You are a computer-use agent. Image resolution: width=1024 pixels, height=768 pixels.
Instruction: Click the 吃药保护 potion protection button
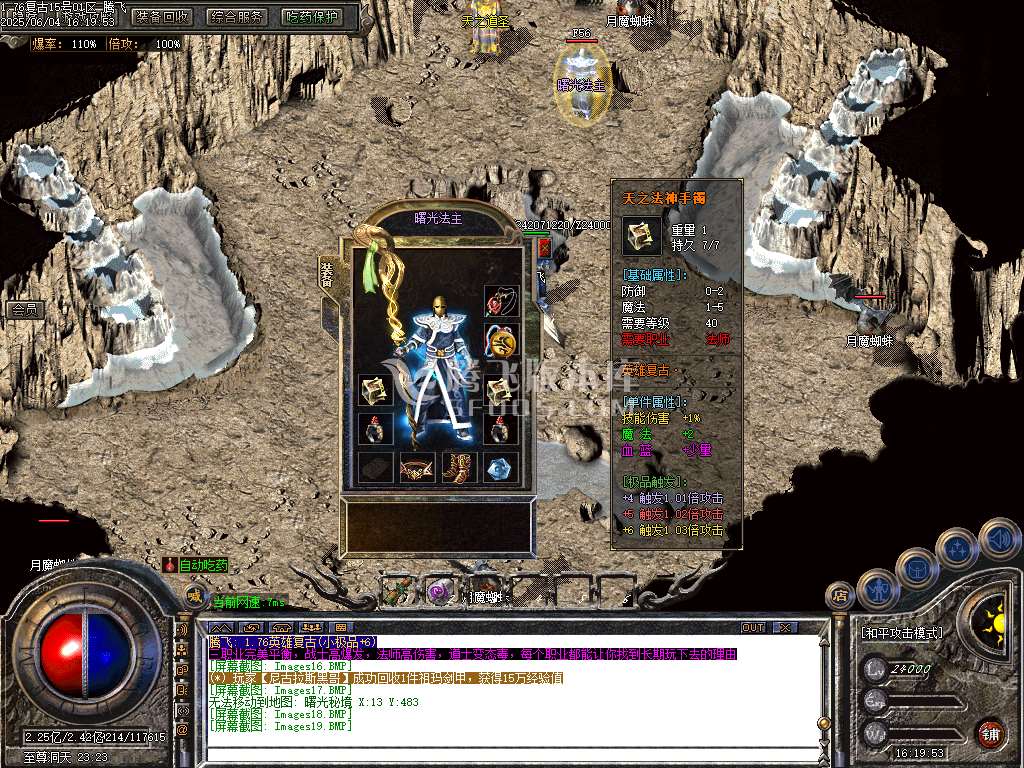(311, 17)
